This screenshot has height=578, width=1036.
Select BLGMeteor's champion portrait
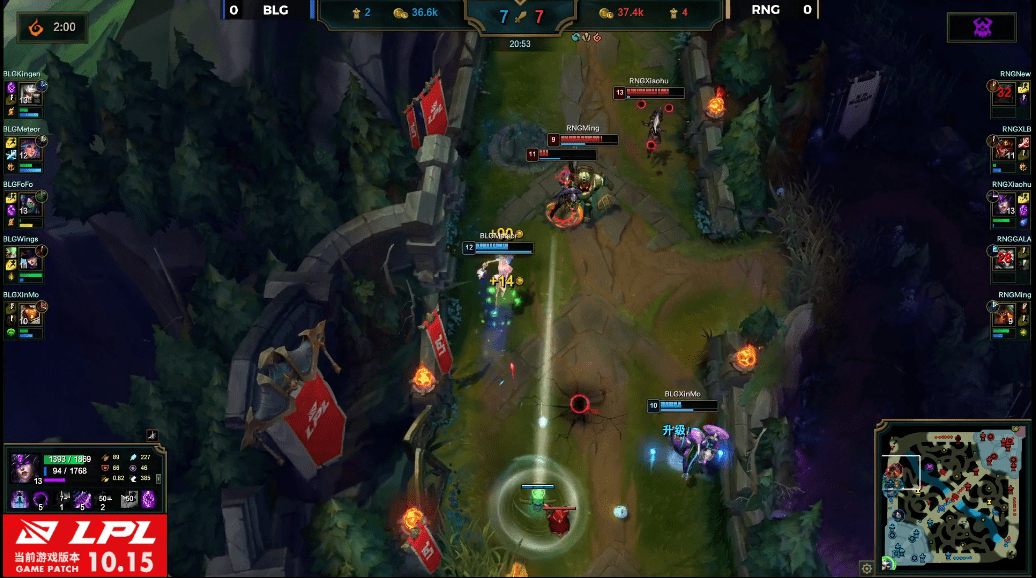pyautogui.click(x=29, y=149)
